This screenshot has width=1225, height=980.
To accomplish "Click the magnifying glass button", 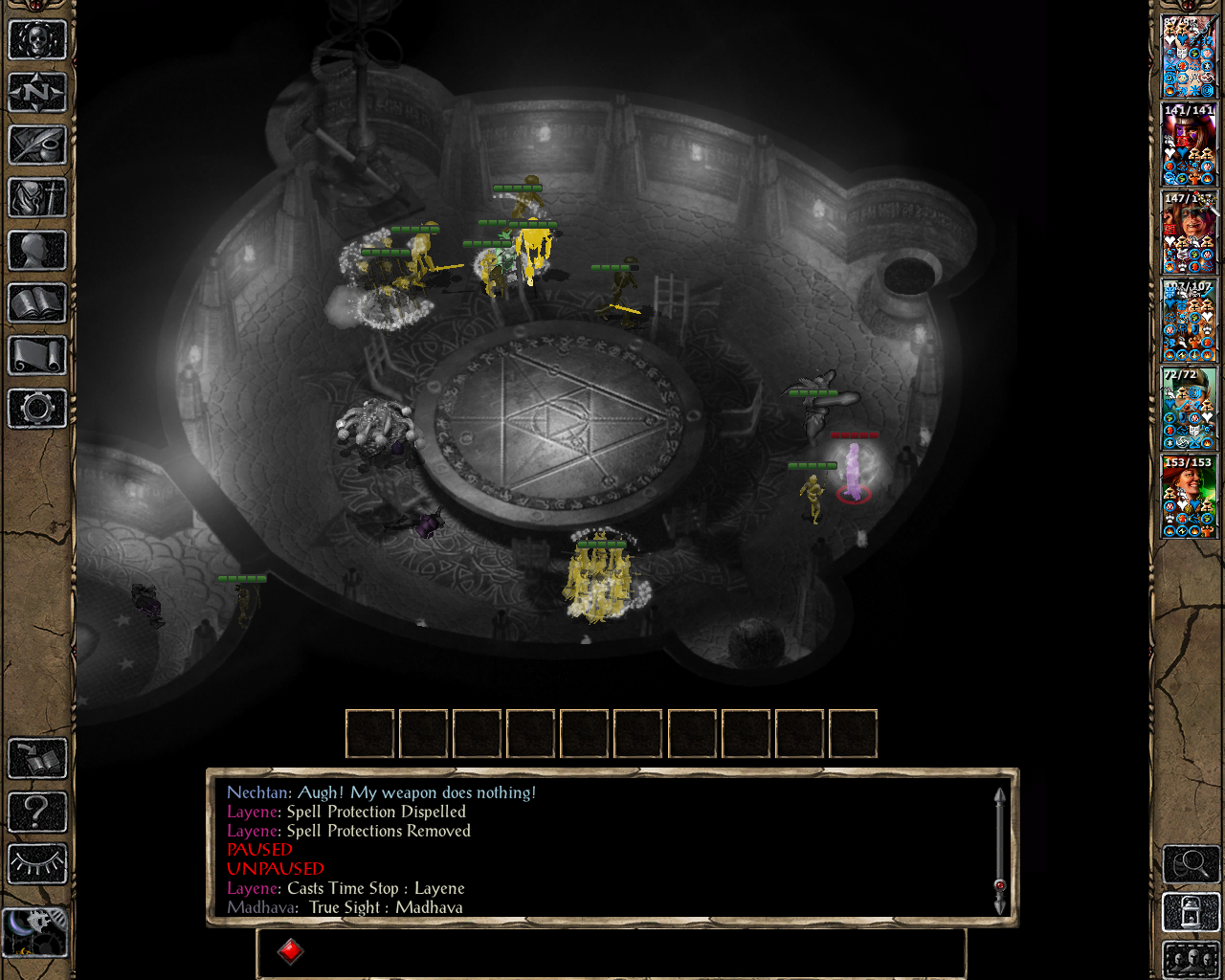I will coord(1190,864).
